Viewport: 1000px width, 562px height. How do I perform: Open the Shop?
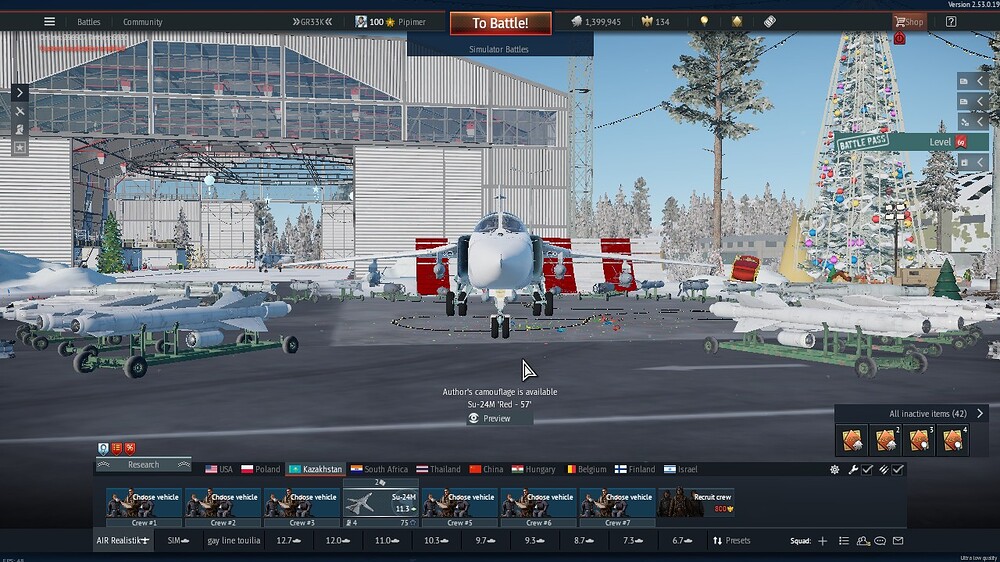[909, 22]
